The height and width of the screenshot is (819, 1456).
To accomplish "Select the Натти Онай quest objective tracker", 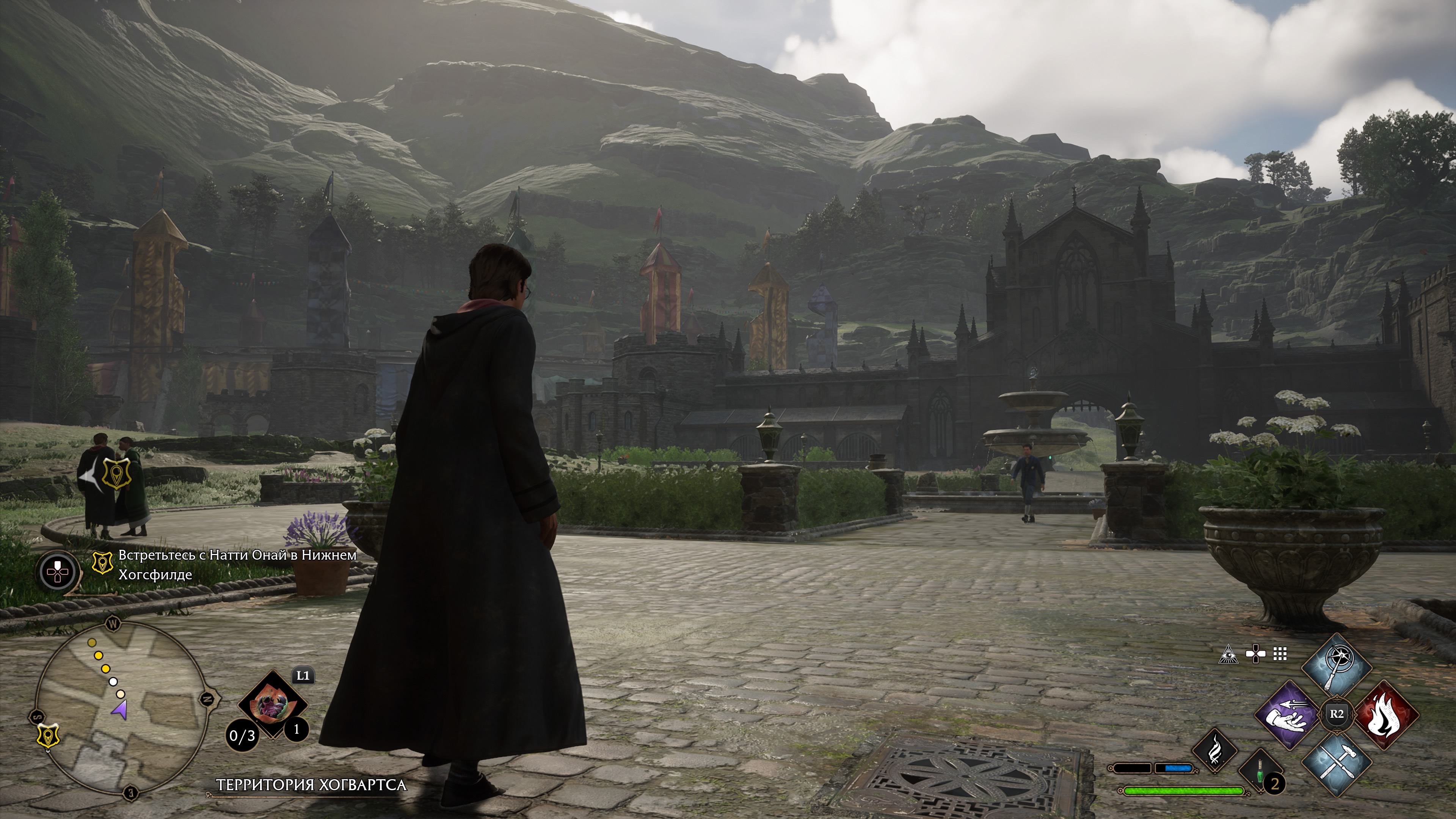I will [x=237, y=565].
